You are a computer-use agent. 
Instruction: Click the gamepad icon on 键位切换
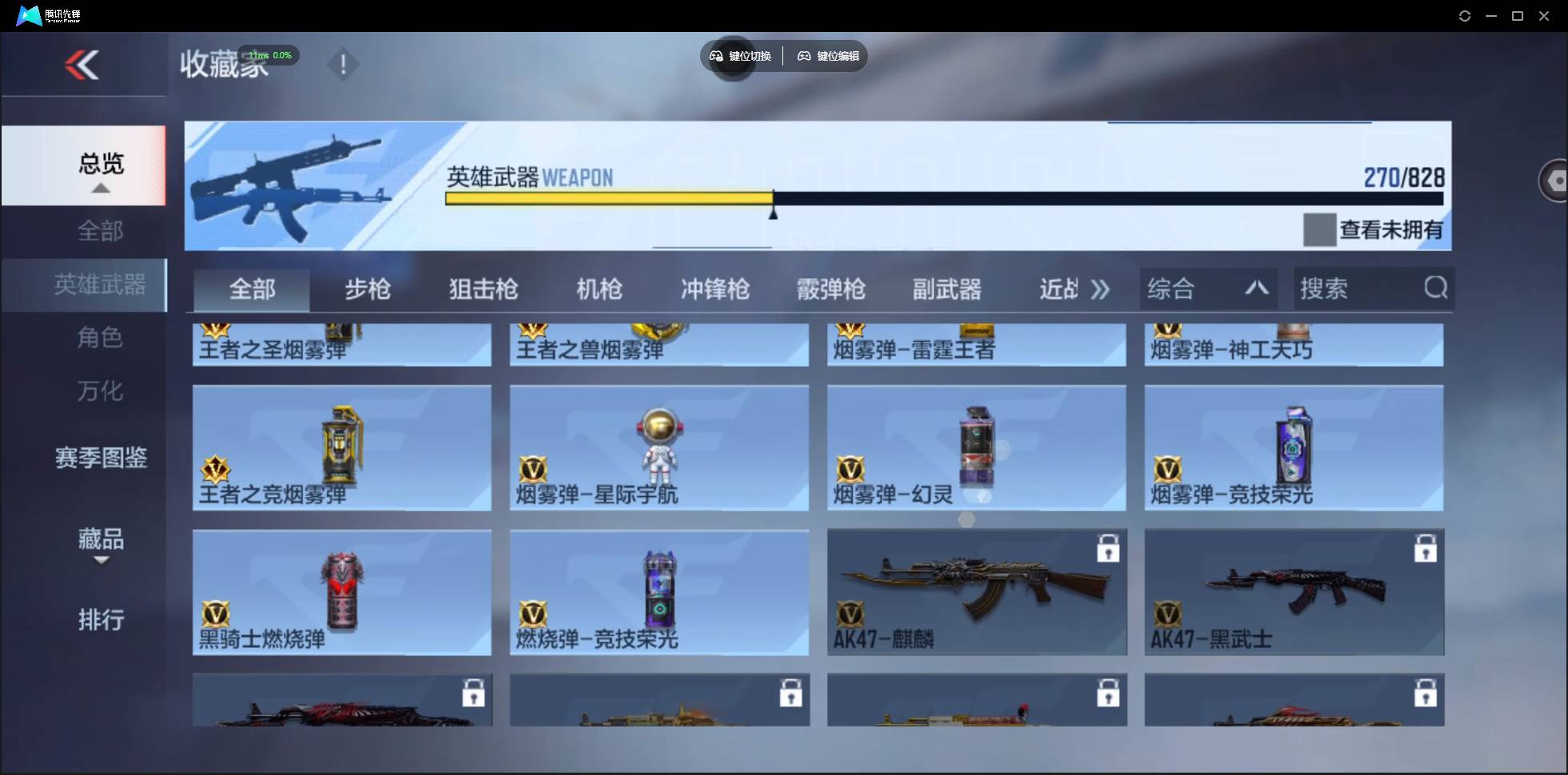pos(716,56)
